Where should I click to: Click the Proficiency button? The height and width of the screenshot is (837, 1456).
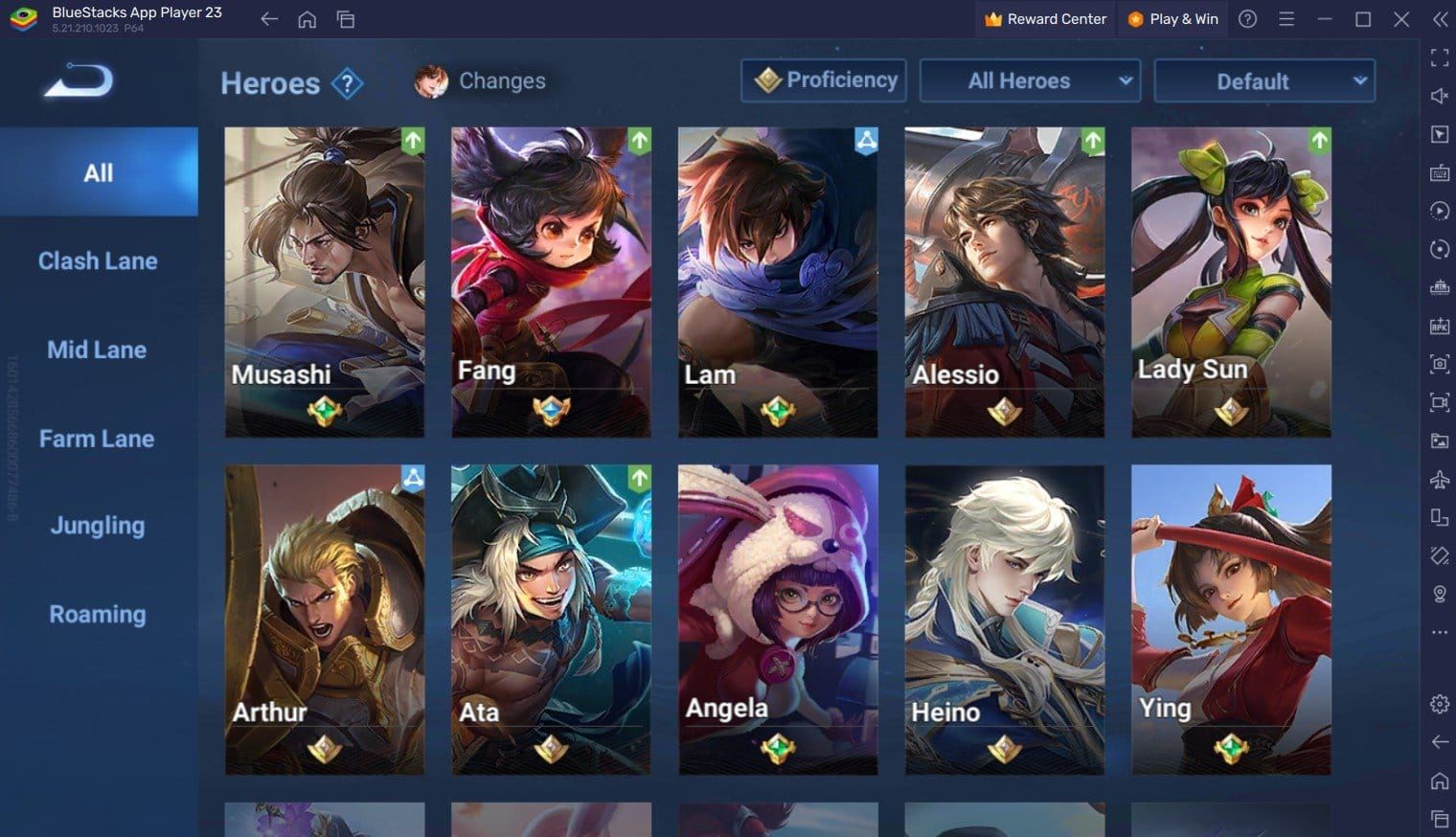824,80
